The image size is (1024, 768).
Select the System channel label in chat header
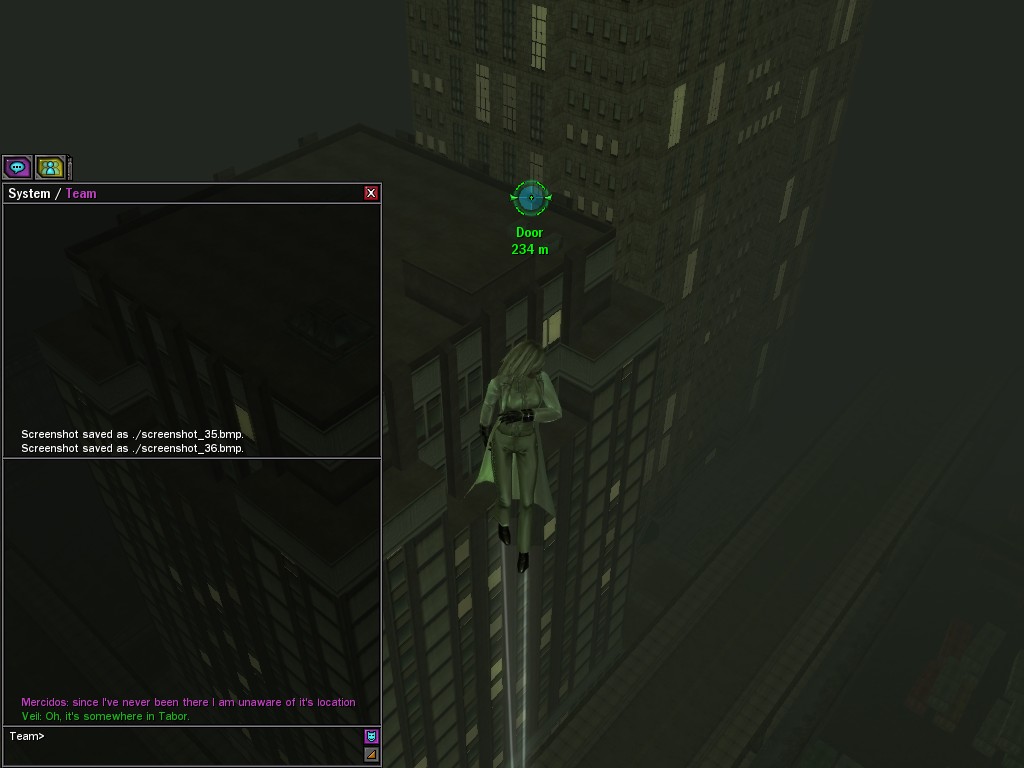(29, 193)
